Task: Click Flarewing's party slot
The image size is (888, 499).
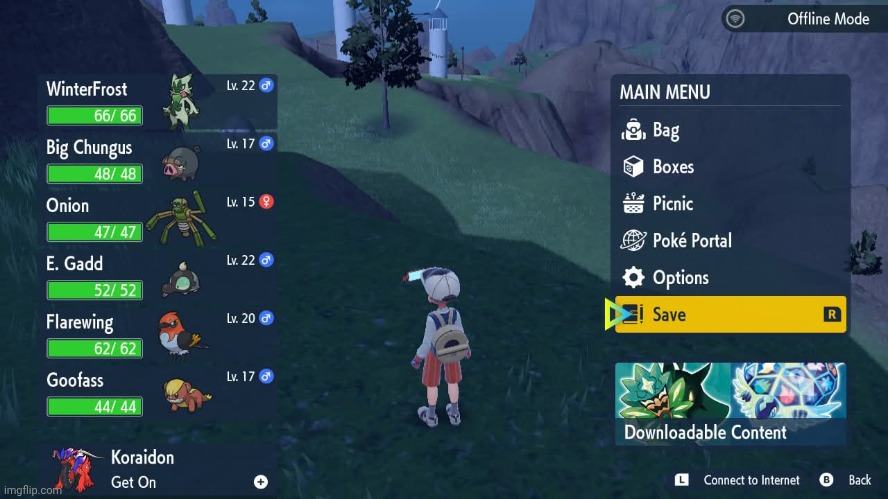Action: click(x=158, y=335)
